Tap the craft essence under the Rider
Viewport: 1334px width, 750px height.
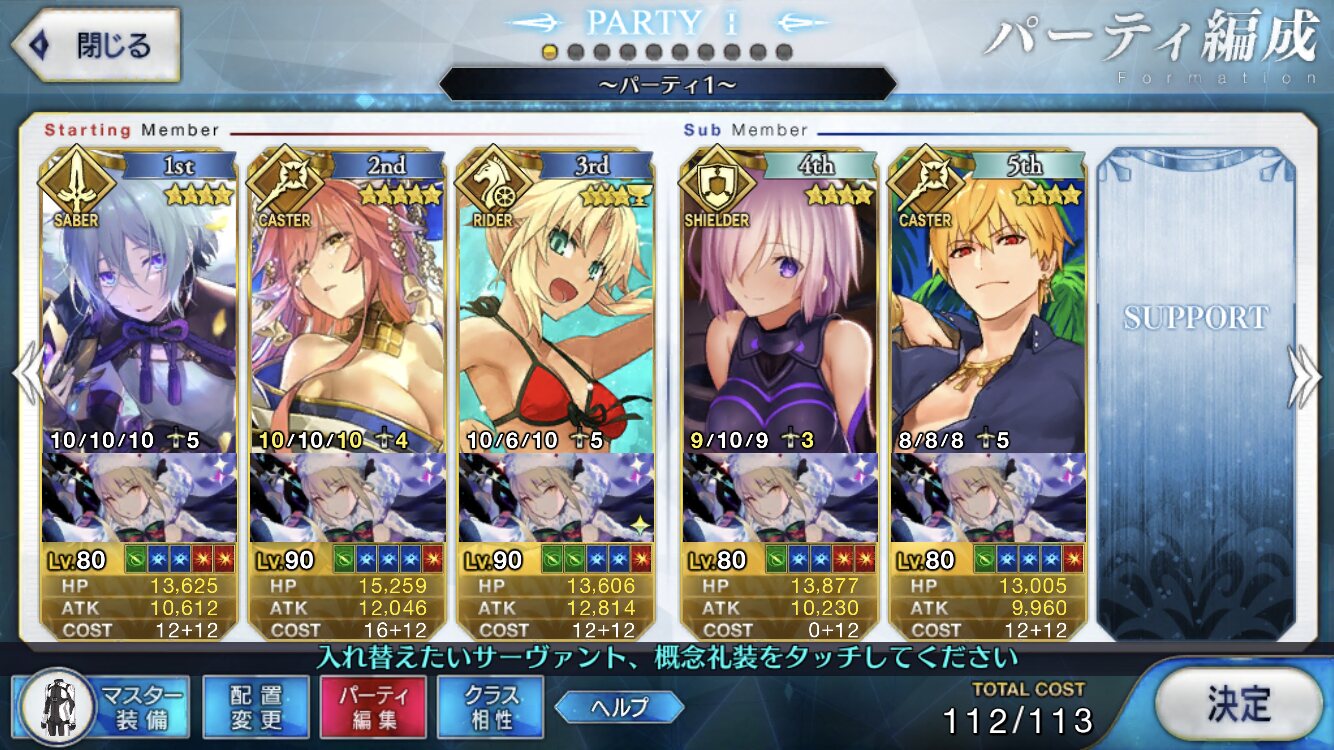[x=555, y=497]
